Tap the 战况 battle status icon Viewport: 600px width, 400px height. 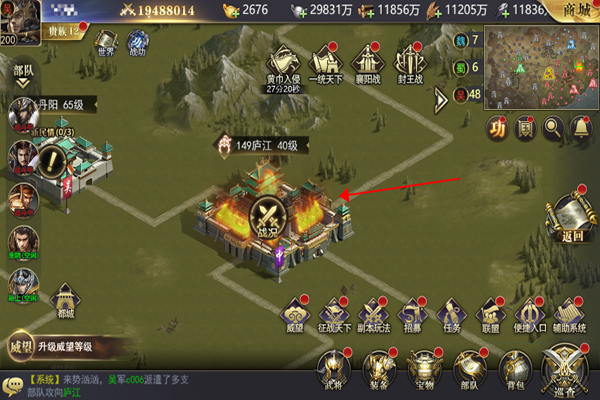point(267,215)
